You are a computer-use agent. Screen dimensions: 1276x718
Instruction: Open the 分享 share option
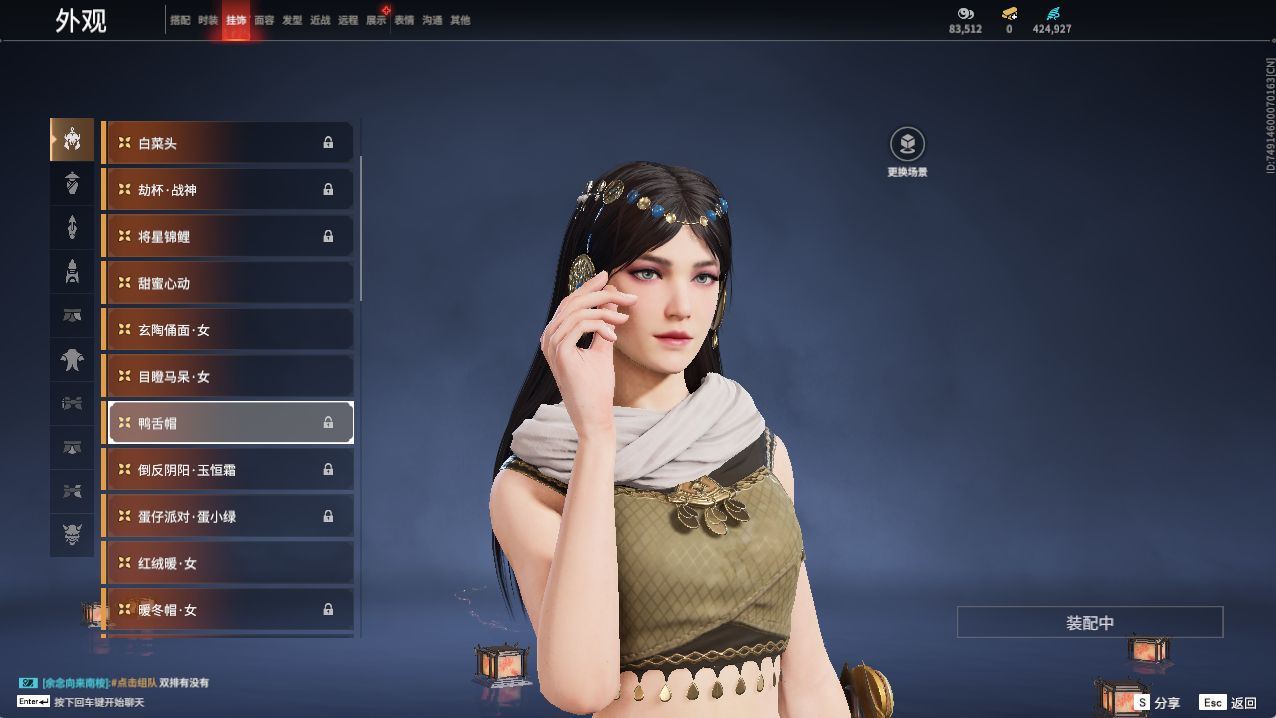click(x=1156, y=703)
